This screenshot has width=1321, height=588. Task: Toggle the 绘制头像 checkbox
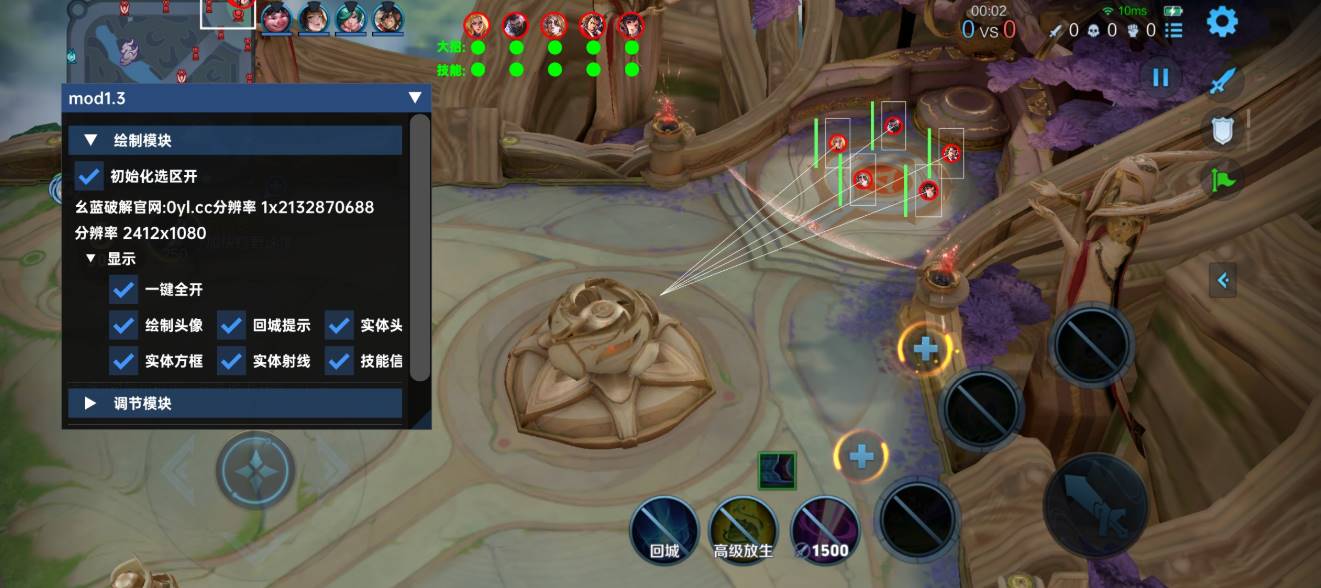point(124,325)
